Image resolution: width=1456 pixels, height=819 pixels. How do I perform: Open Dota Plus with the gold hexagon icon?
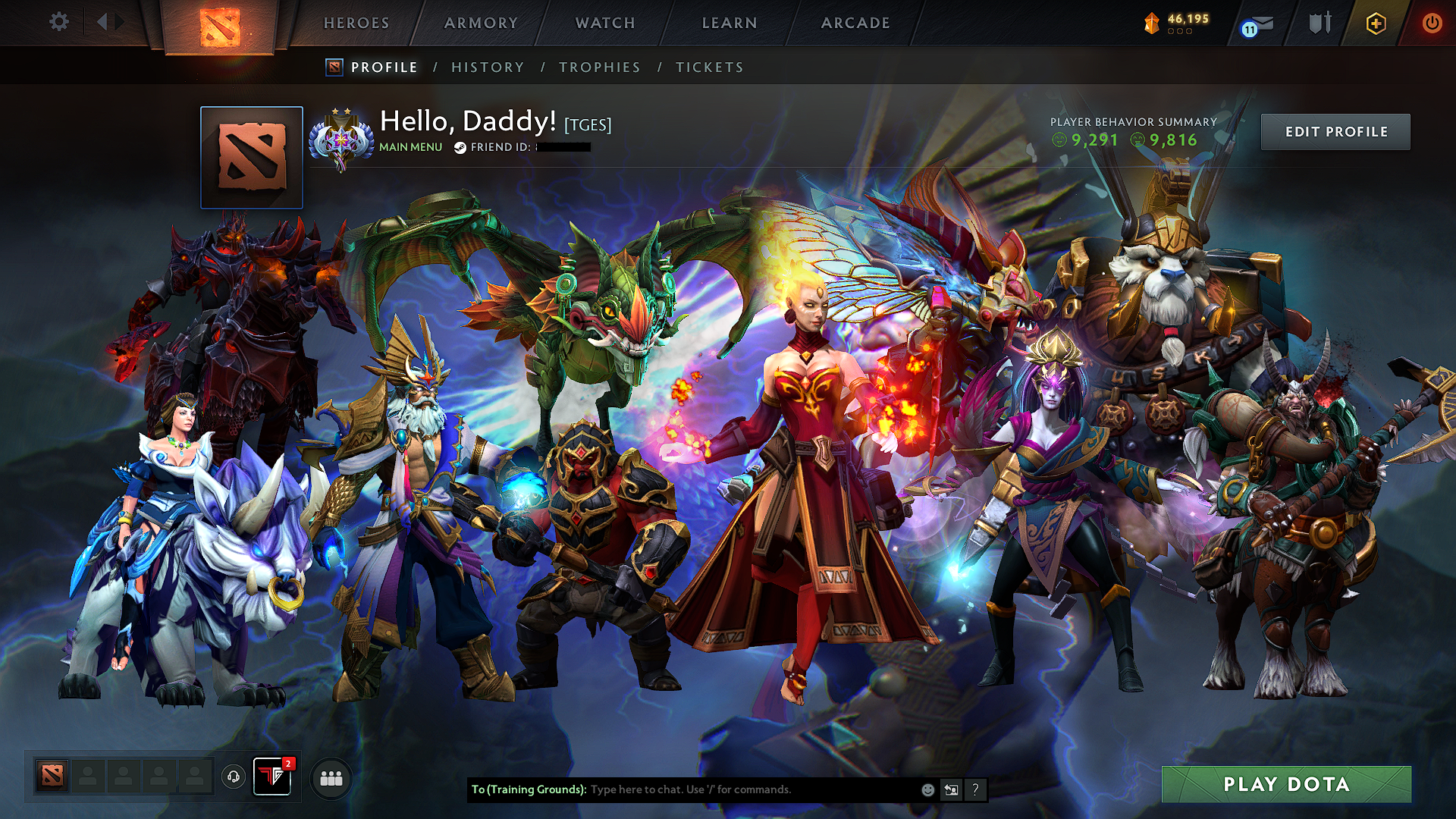pos(1376,23)
